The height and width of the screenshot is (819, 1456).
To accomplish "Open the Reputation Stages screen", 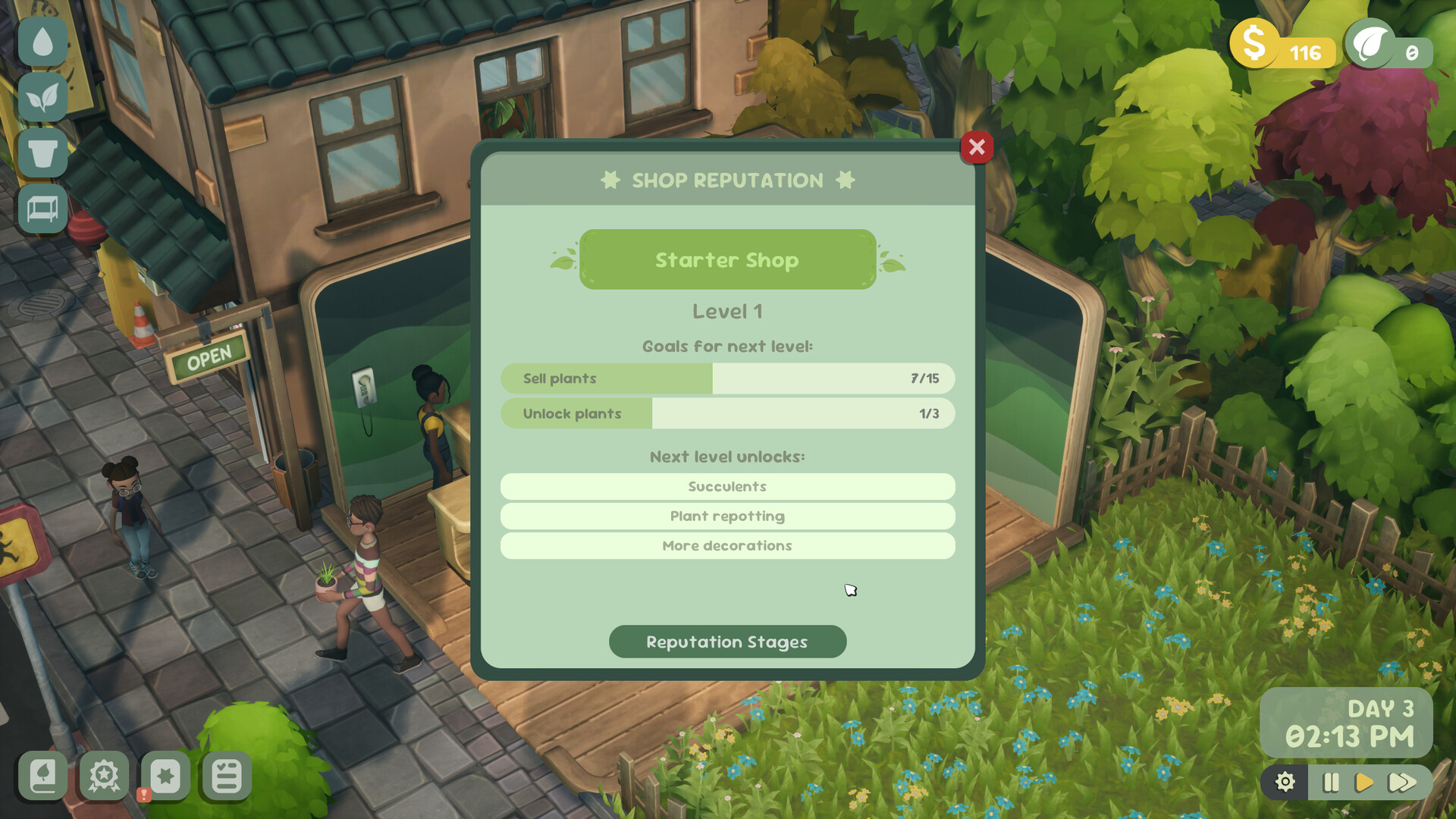I will (727, 642).
